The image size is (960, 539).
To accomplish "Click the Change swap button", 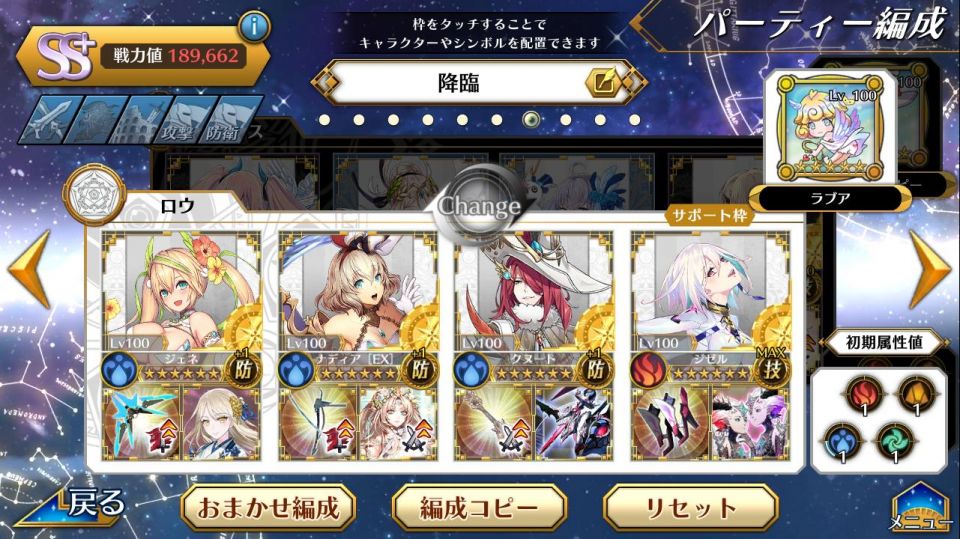I will click(479, 206).
